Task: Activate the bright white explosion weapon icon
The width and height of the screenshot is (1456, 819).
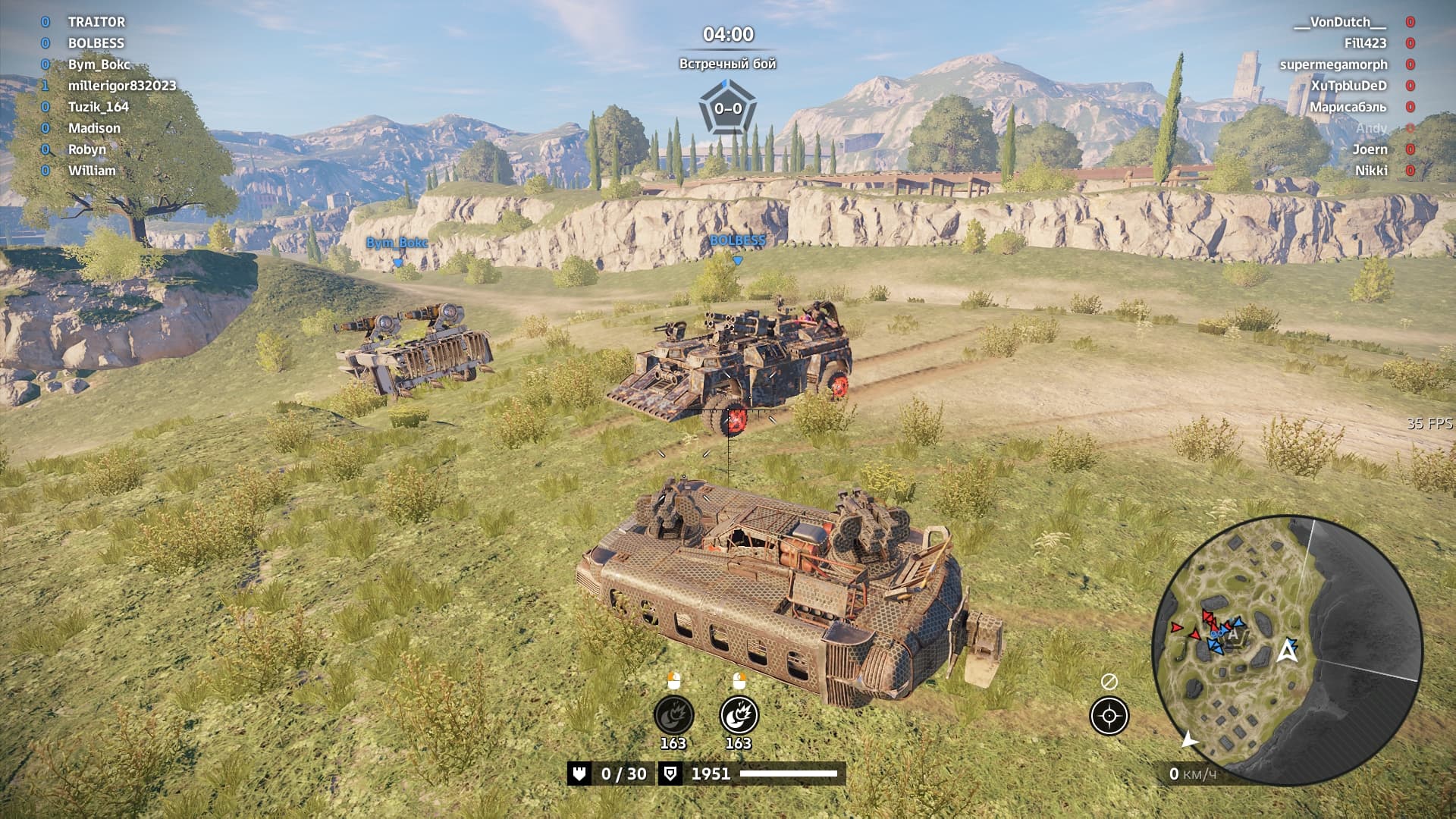Action: tap(739, 715)
